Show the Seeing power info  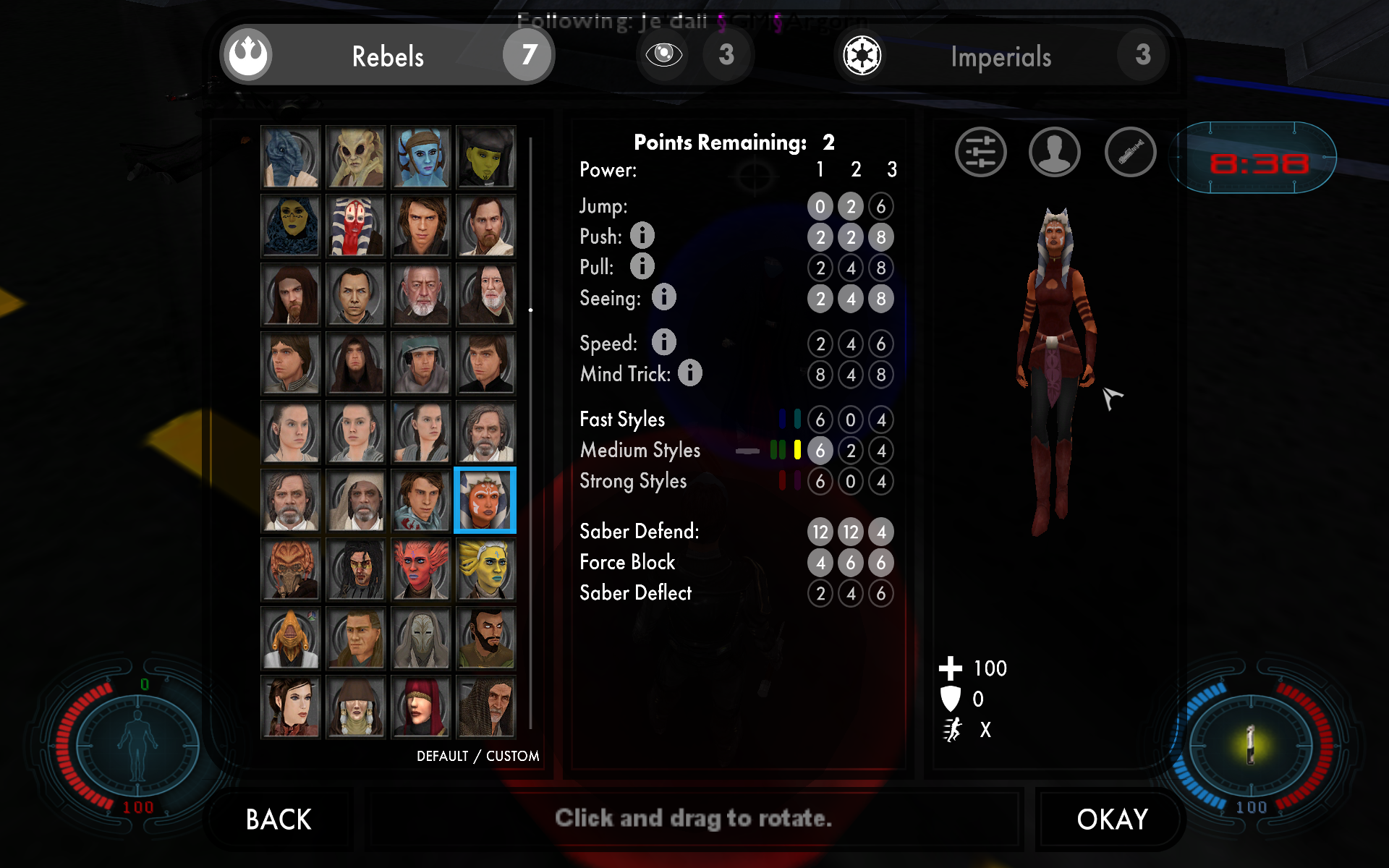pos(664,297)
